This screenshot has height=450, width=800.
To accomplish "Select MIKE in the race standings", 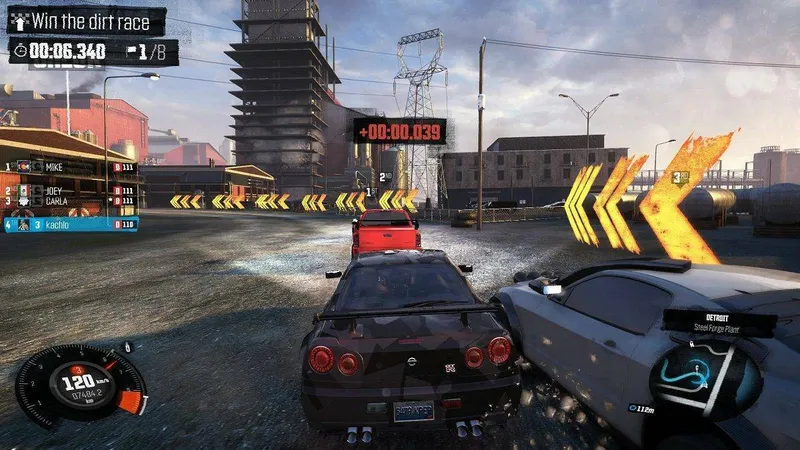I will click(70, 166).
